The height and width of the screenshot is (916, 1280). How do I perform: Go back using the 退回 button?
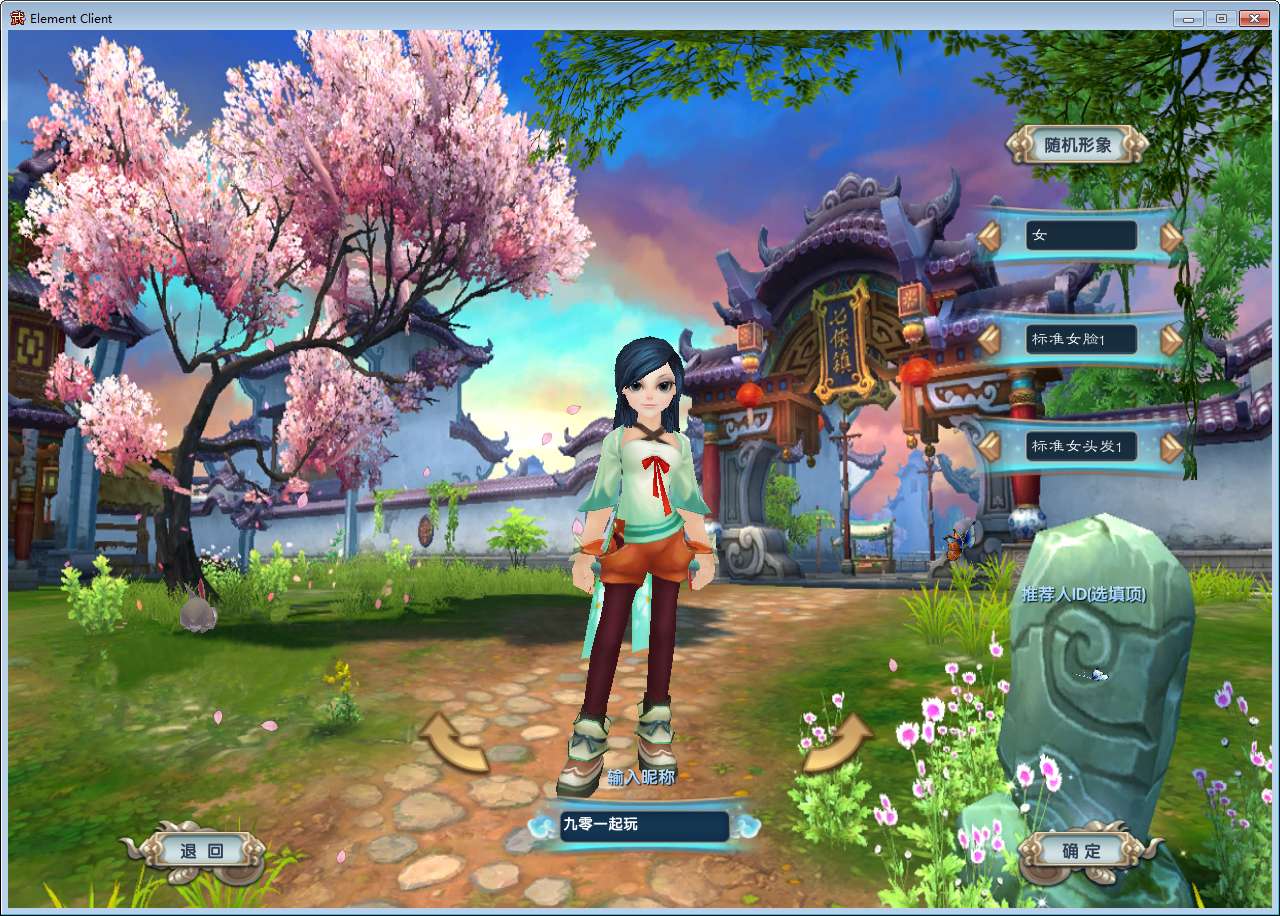(201, 849)
